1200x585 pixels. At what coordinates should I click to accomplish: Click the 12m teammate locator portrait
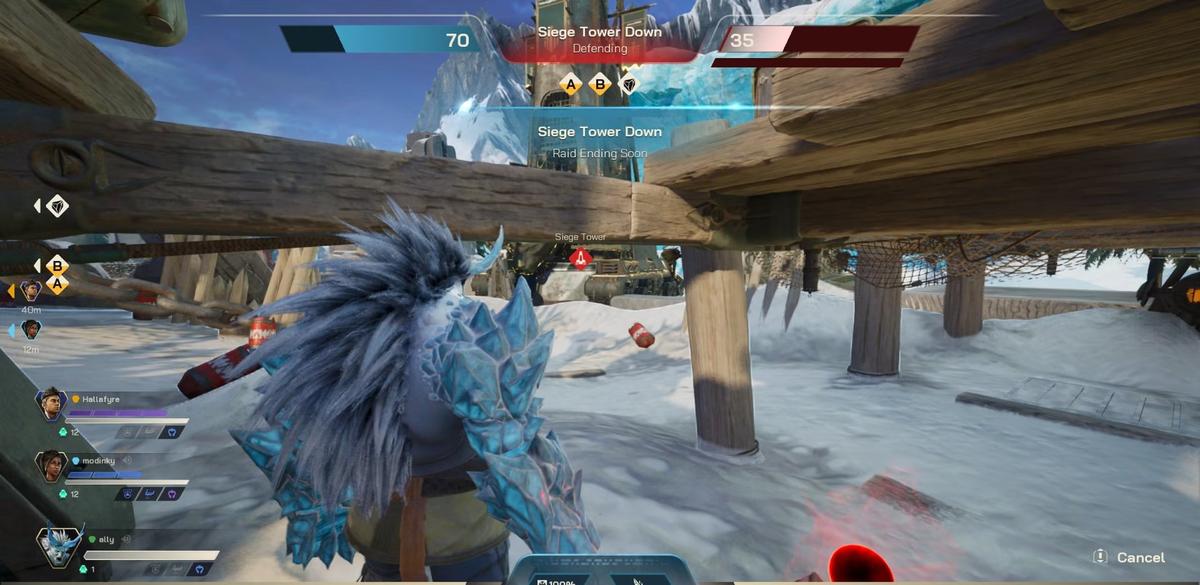point(31,329)
